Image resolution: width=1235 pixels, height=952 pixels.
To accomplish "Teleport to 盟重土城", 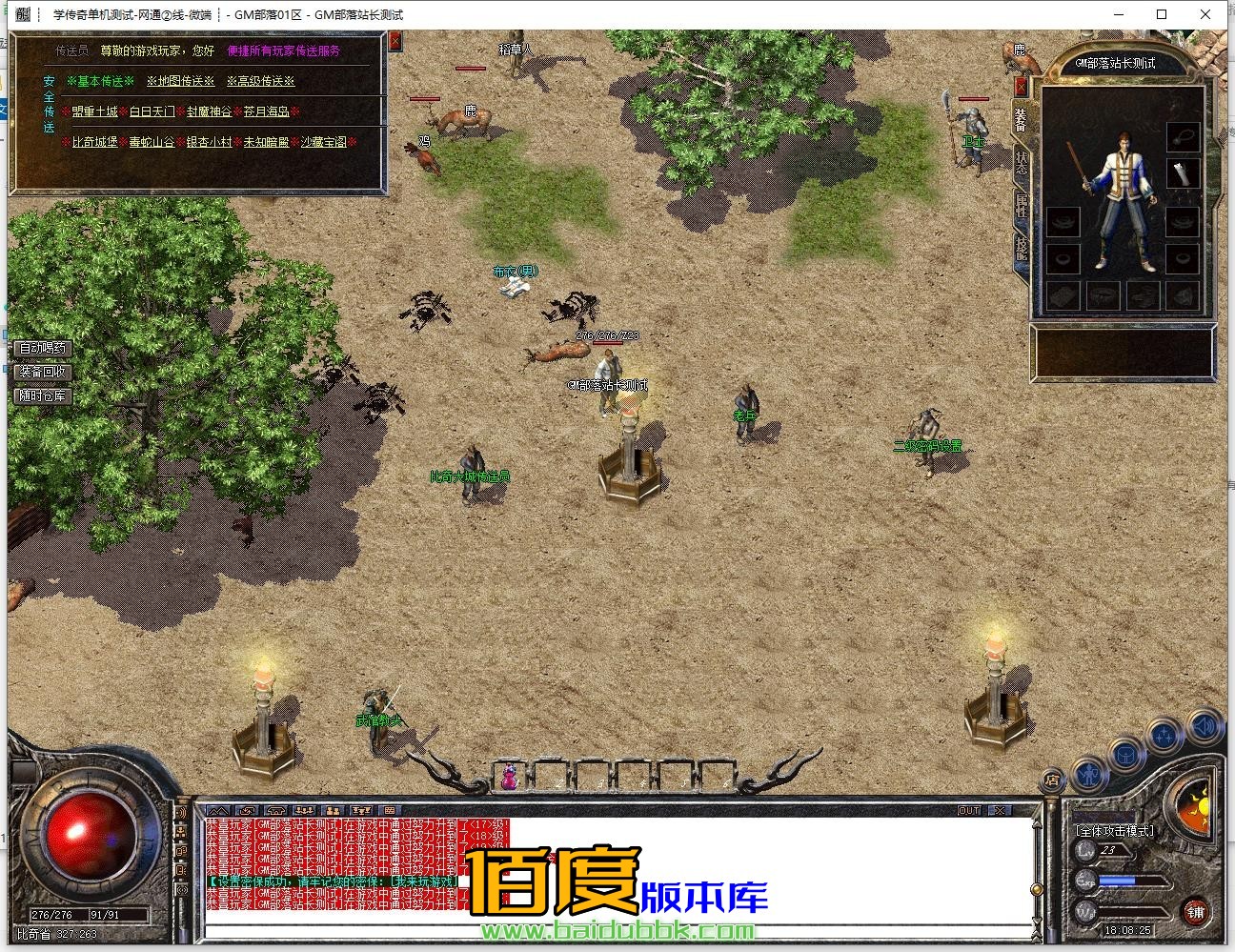I will (95, 112).
